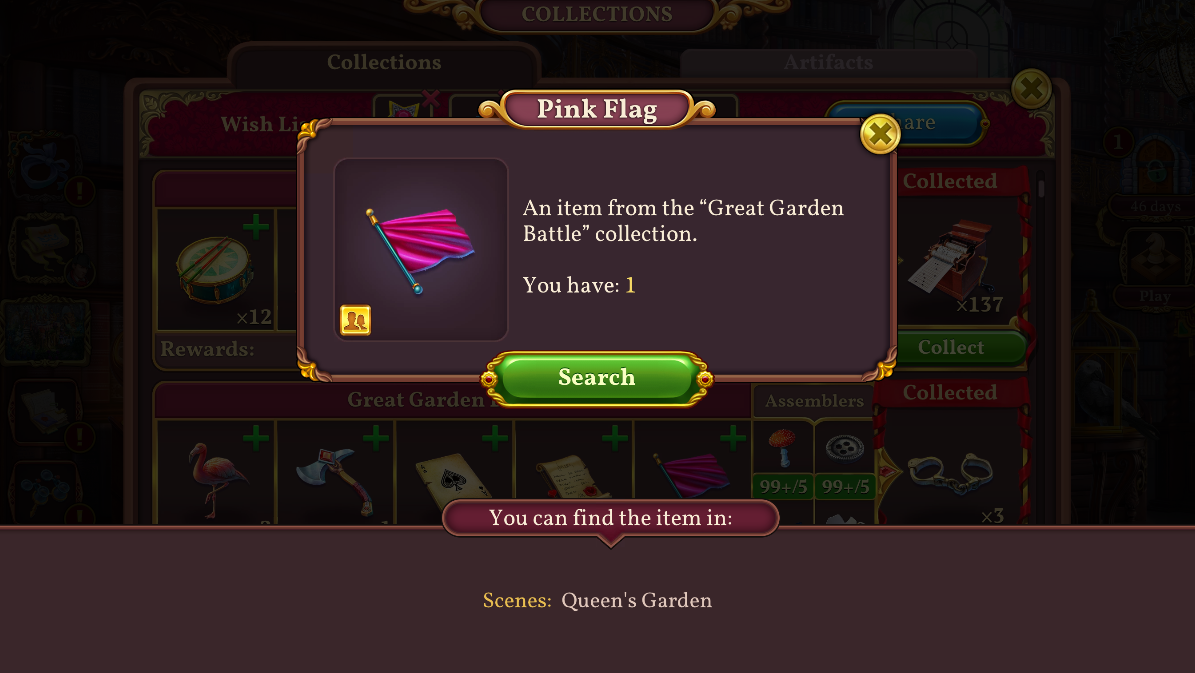Viewport: 1195px width, 673px height.
Task: Select the flamingo collection item
Action: (x=216, y=475)
